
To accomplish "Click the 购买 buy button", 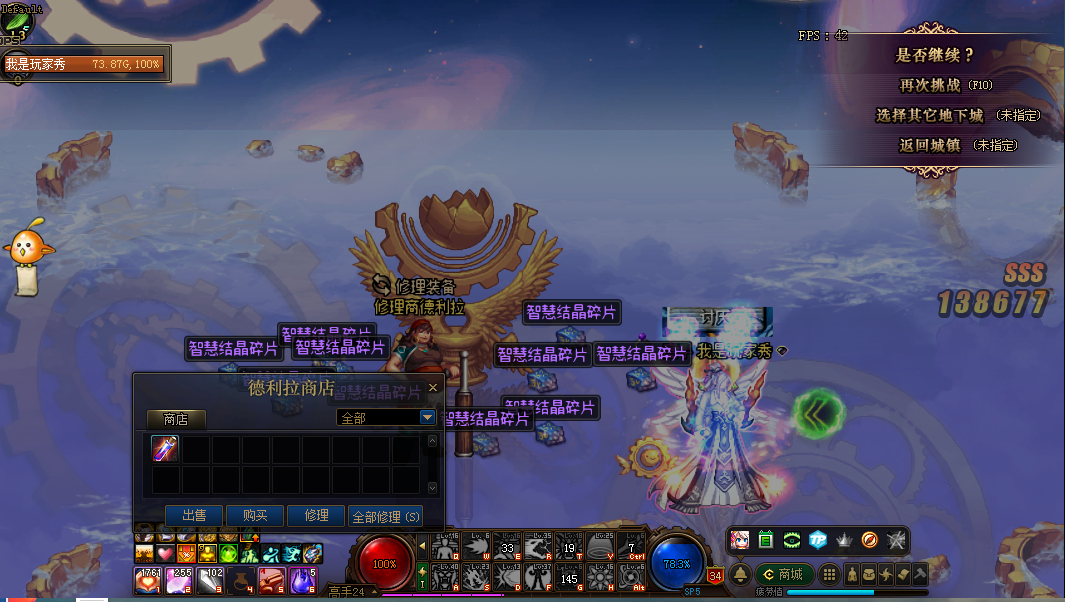I will [255, 516].
